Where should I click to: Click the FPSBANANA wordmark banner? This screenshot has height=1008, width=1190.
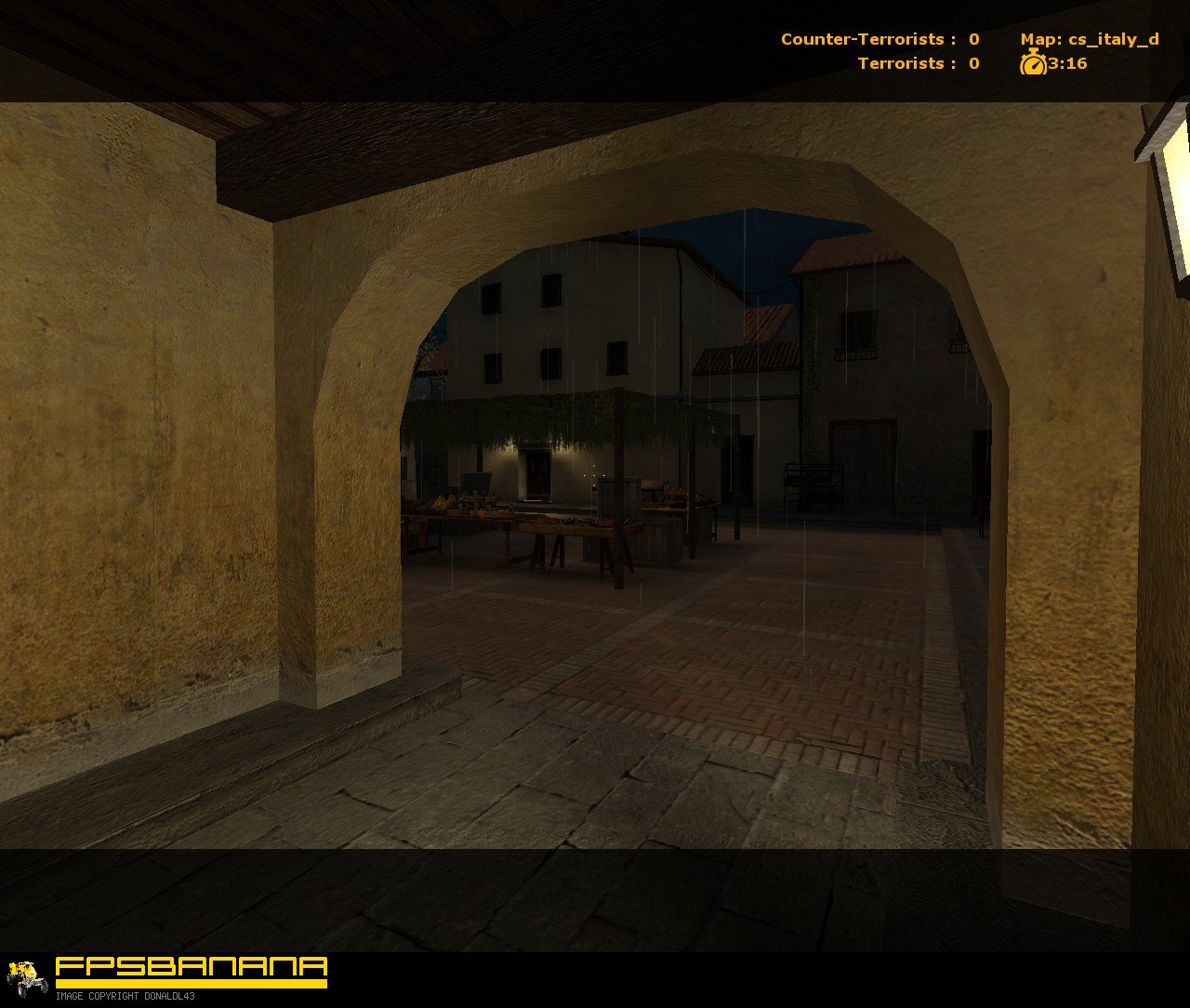tap(191, 967)
